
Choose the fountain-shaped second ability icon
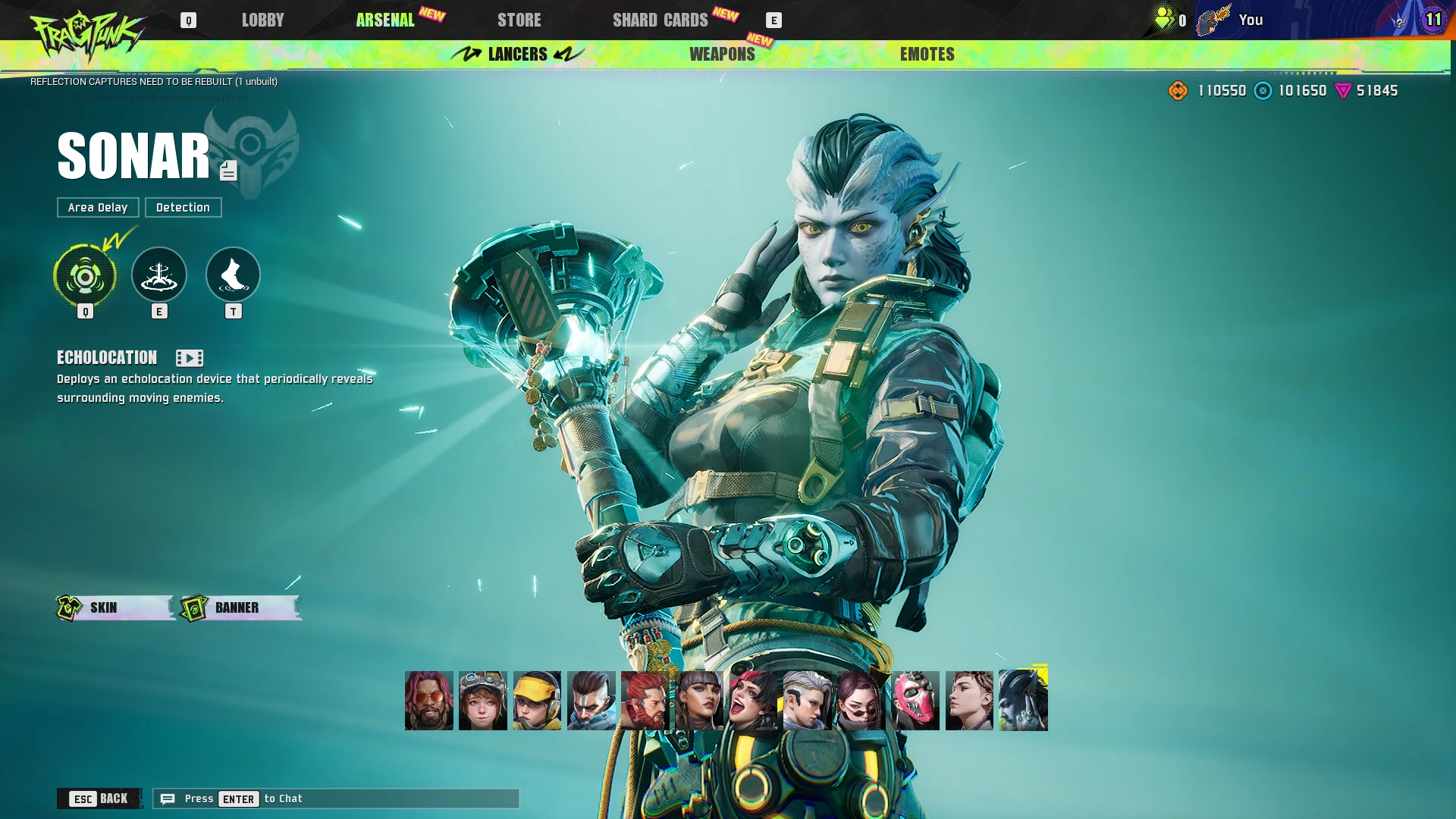[159, 275]
